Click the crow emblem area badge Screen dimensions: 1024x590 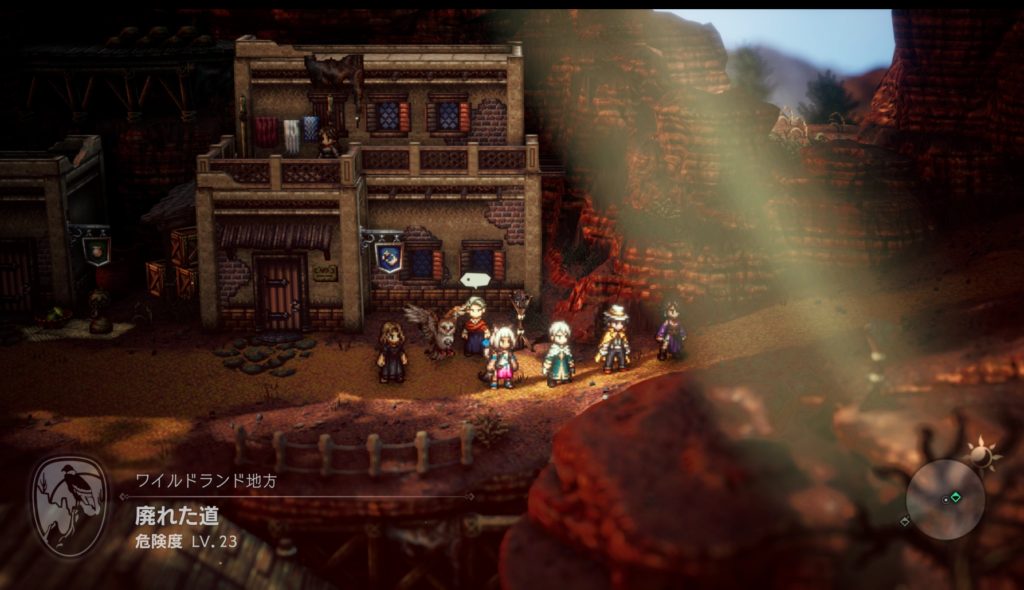69,506
